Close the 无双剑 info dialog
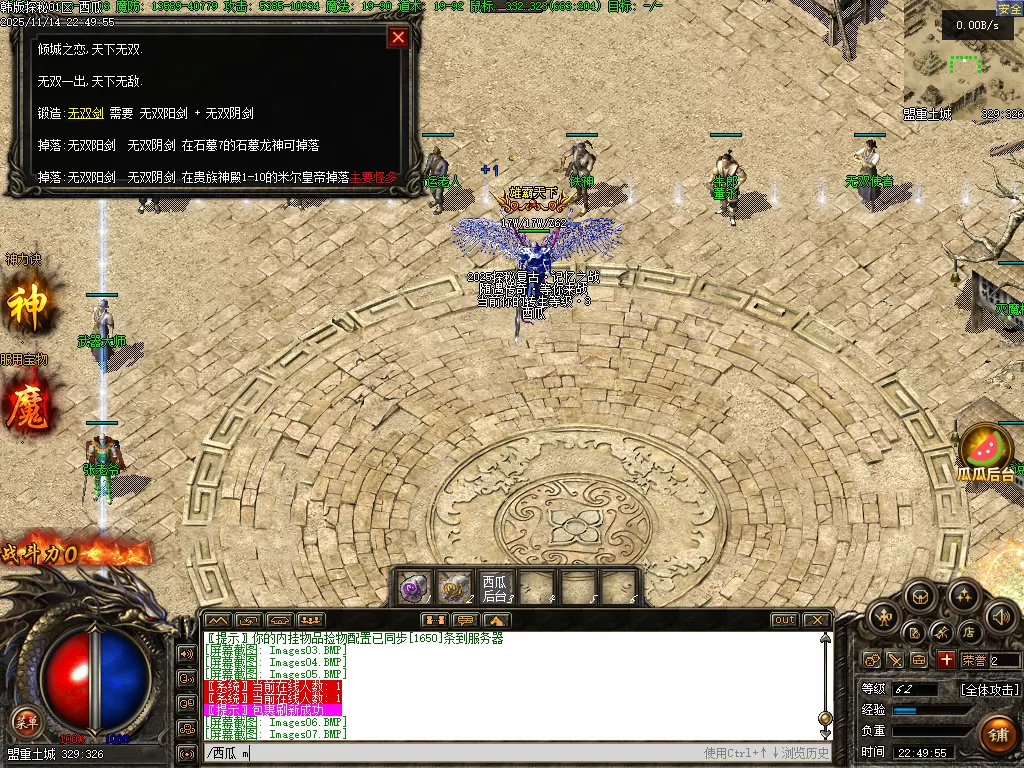The image size is (1024, 768). point(398,38)
